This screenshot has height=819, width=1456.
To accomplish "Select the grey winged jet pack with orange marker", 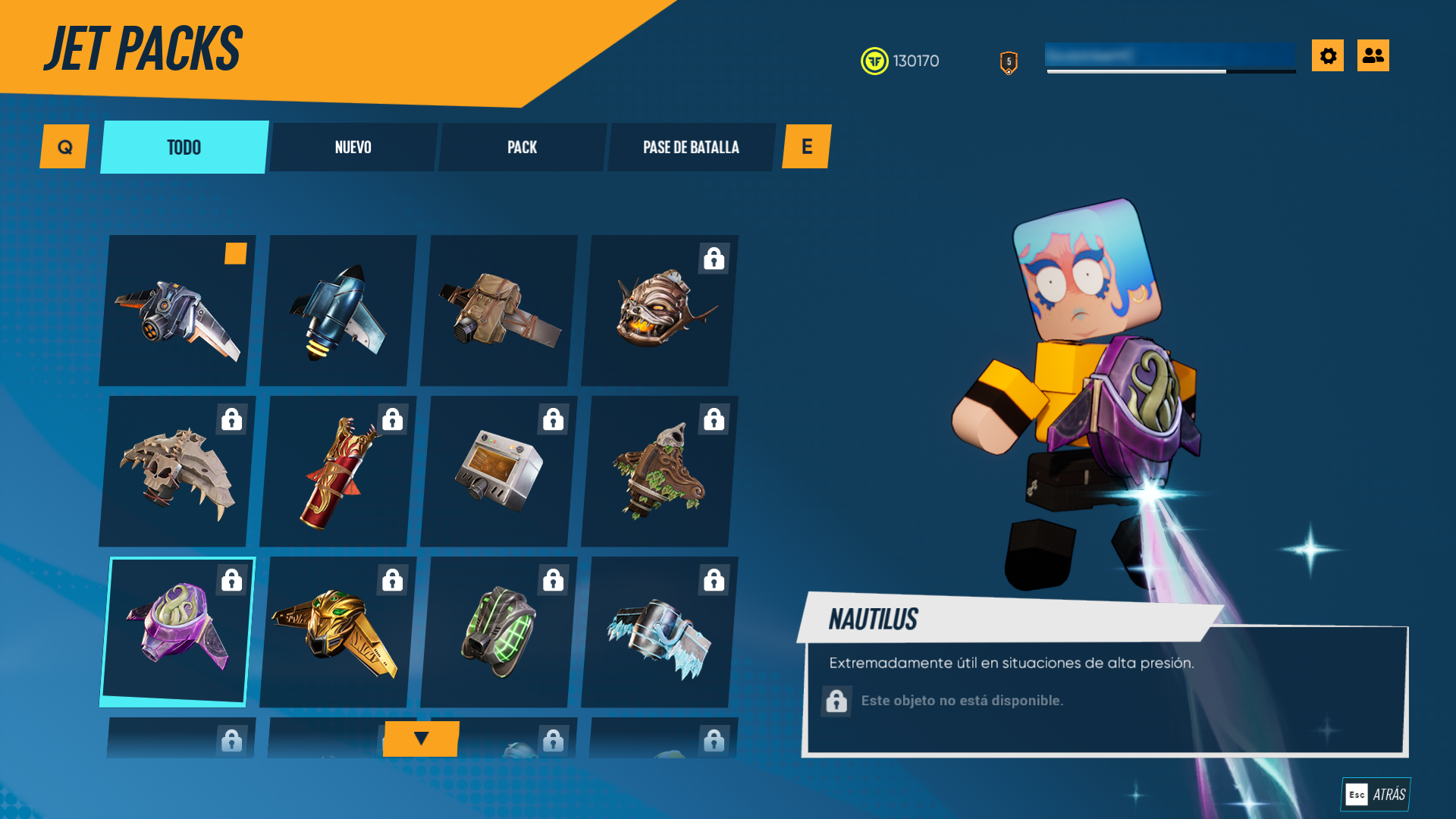I will 177,311.
